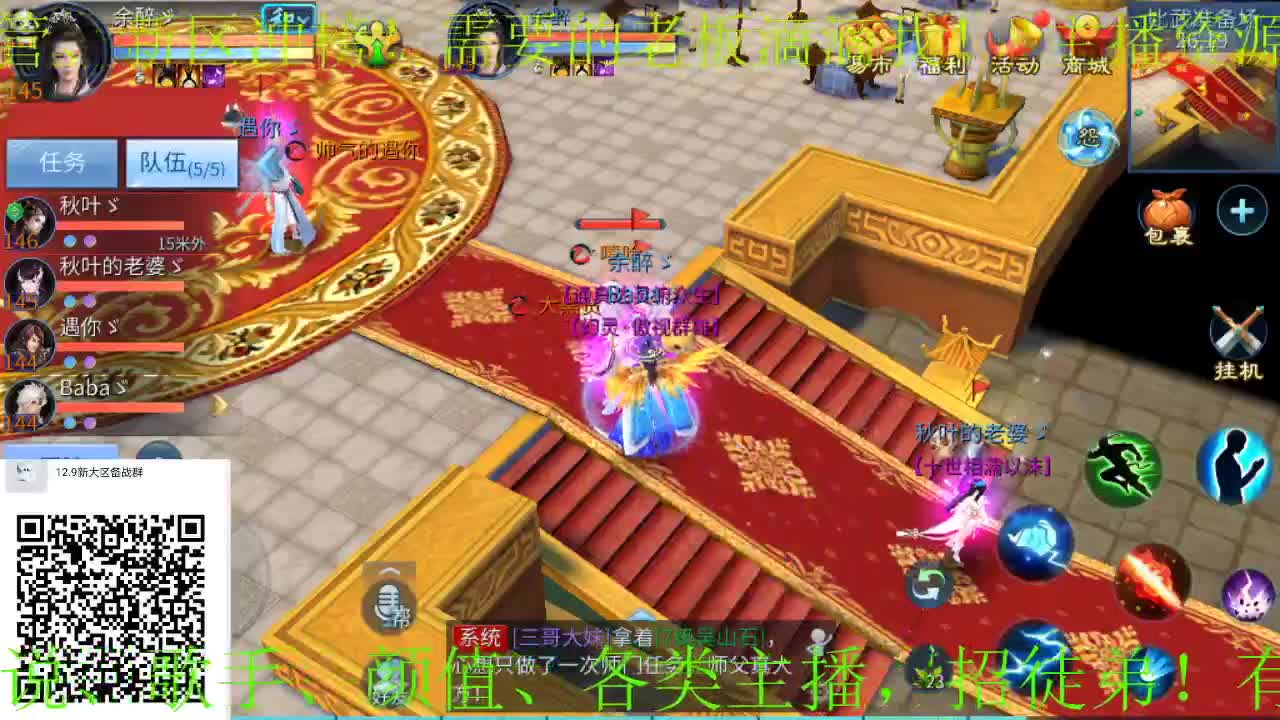This screenshot has height=720, width=1280.
Task: Click the blue + add button
Action: [x=1240, y=210]
